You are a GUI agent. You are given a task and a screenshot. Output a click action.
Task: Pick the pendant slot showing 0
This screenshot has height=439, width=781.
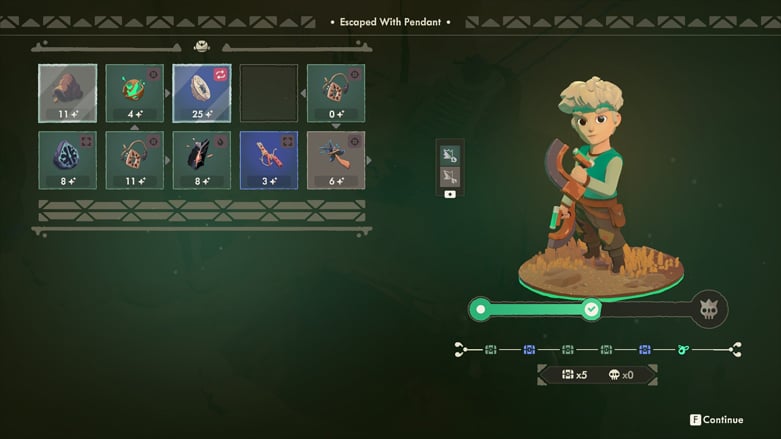(x=336, y=93)
